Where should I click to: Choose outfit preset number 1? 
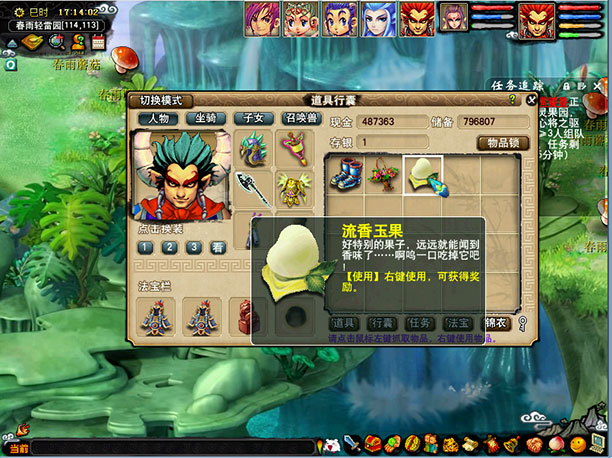146,247
